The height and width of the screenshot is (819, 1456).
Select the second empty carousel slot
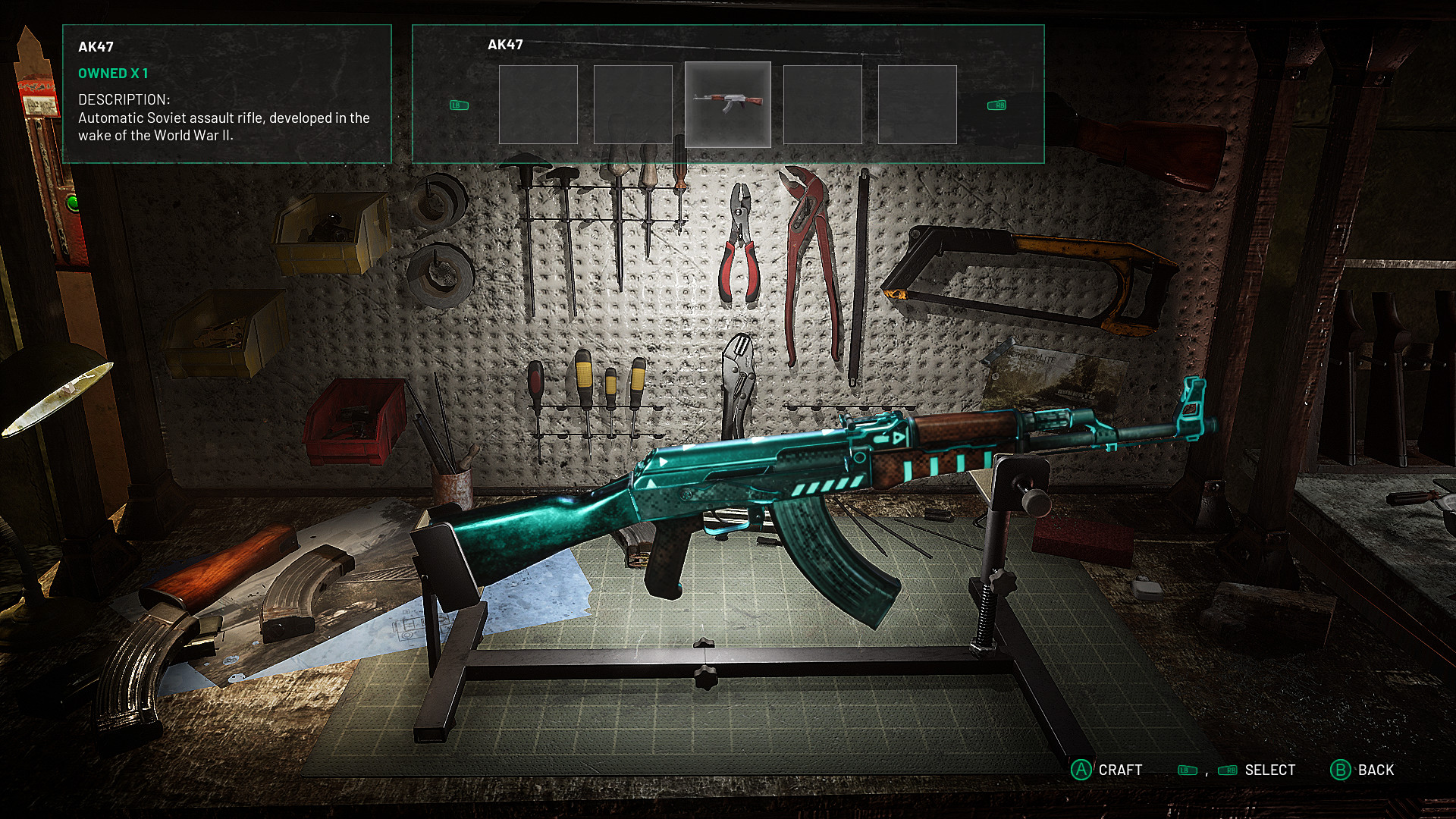point(633,104)
